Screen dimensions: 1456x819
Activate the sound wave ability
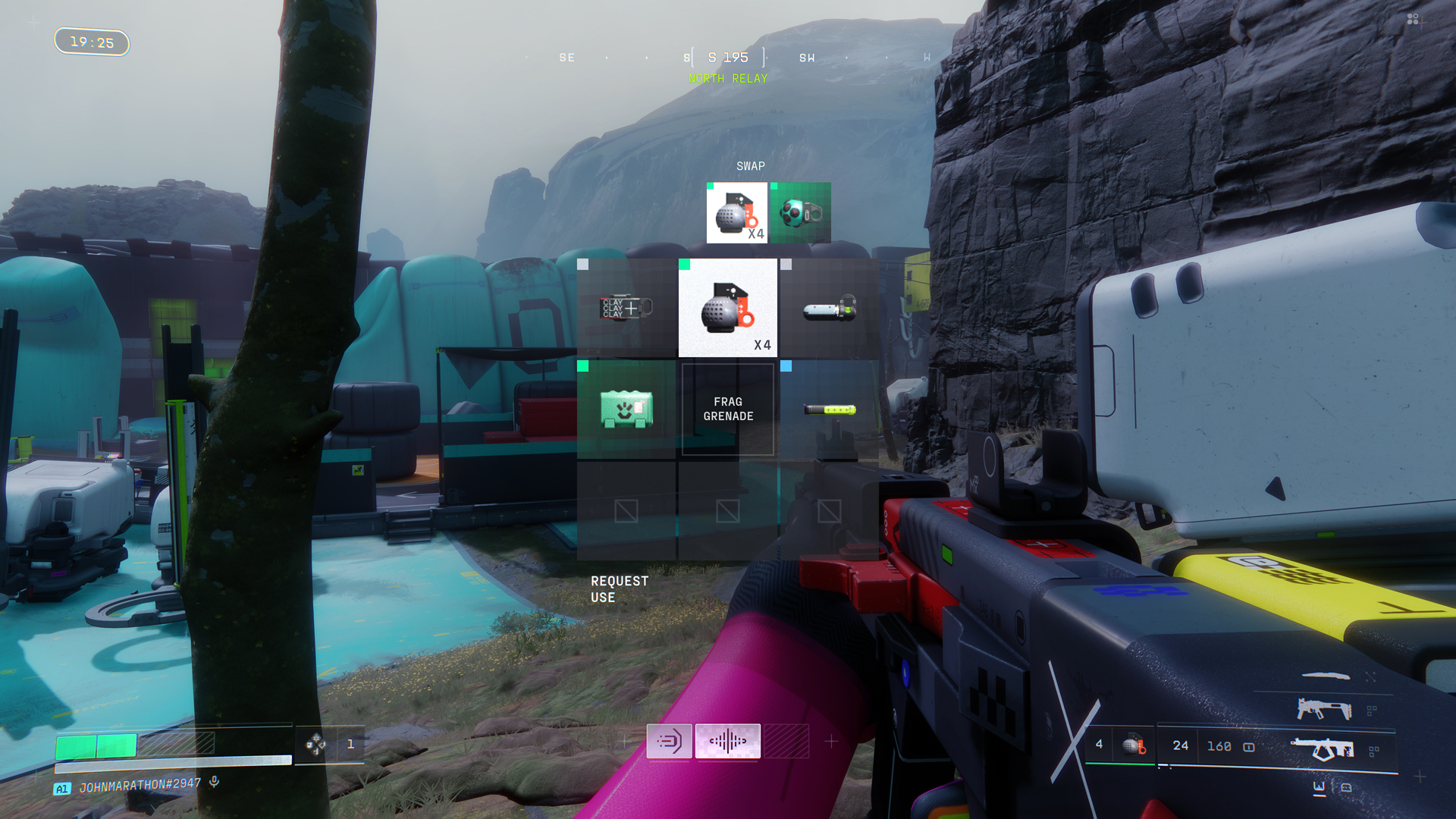coord(727,741)
